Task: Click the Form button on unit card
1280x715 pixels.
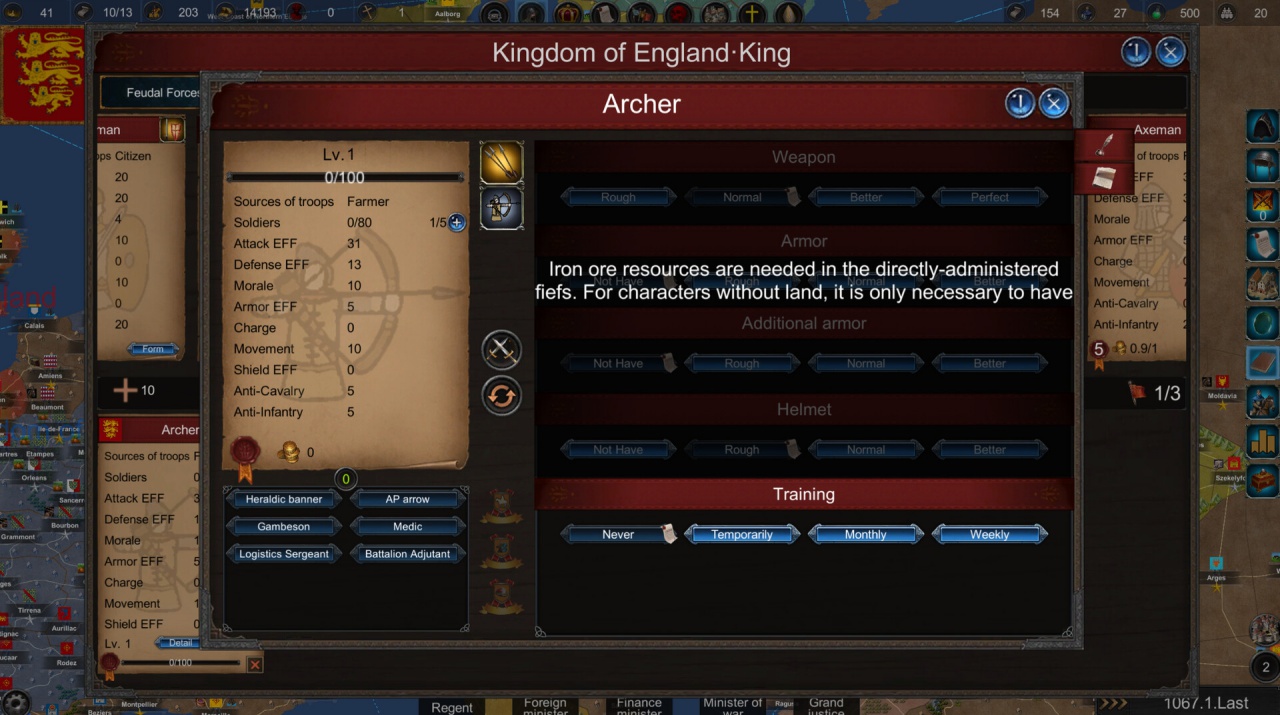Action: (153, 349)
